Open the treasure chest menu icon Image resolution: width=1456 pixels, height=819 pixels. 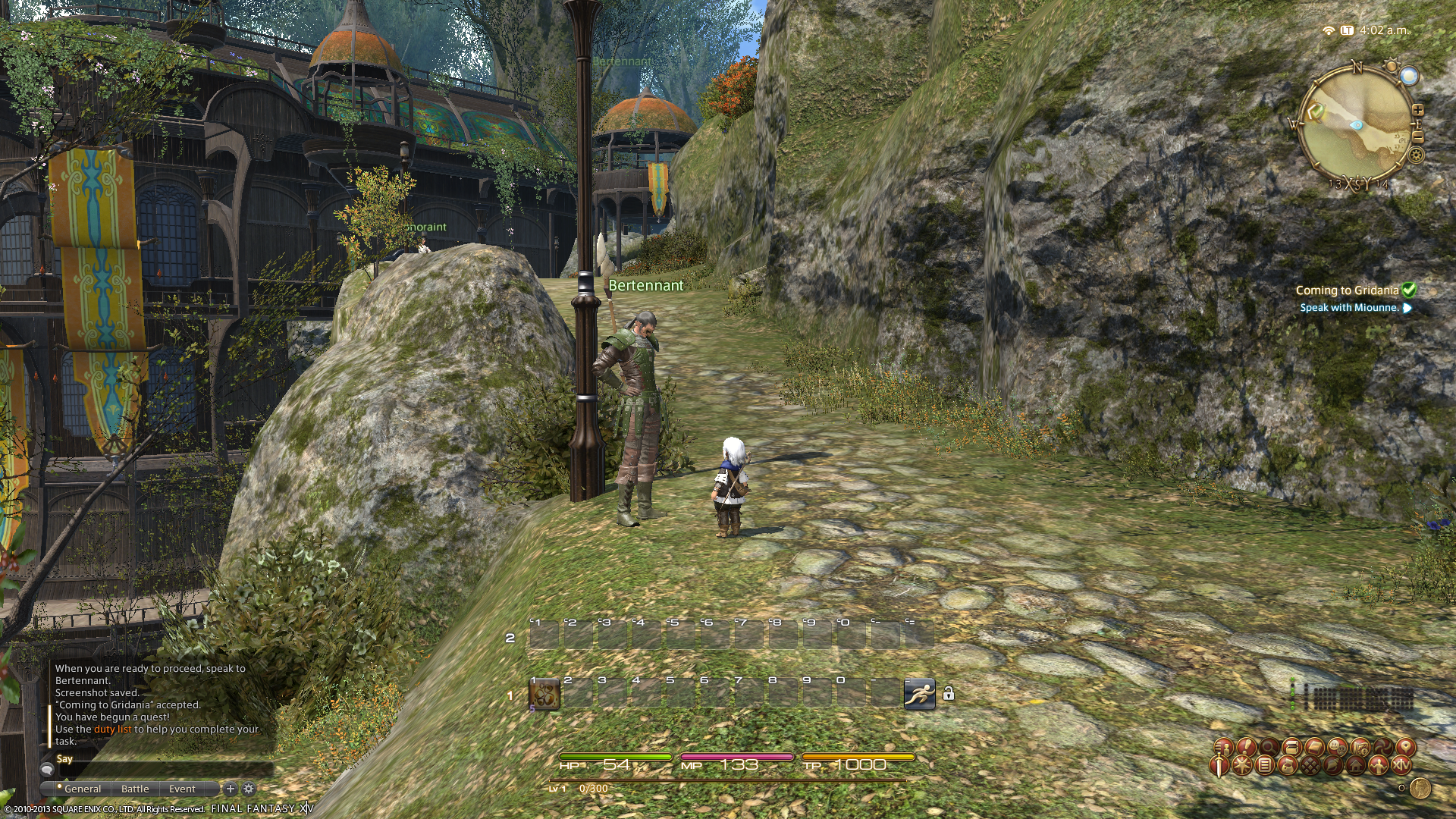[1292, 748]
